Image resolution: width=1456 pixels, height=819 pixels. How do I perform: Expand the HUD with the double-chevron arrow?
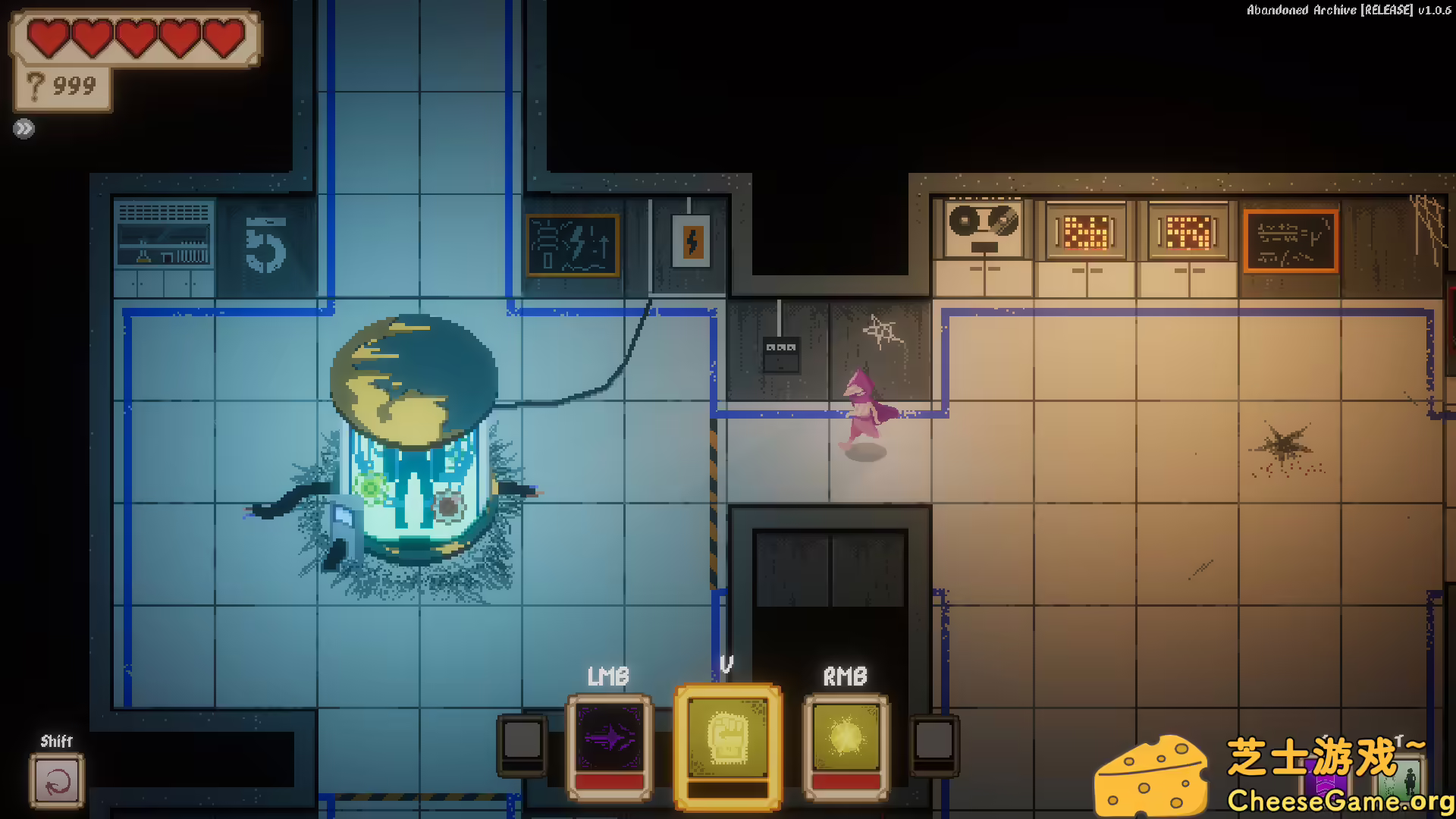pyautogui.click(x=24, y=127)
